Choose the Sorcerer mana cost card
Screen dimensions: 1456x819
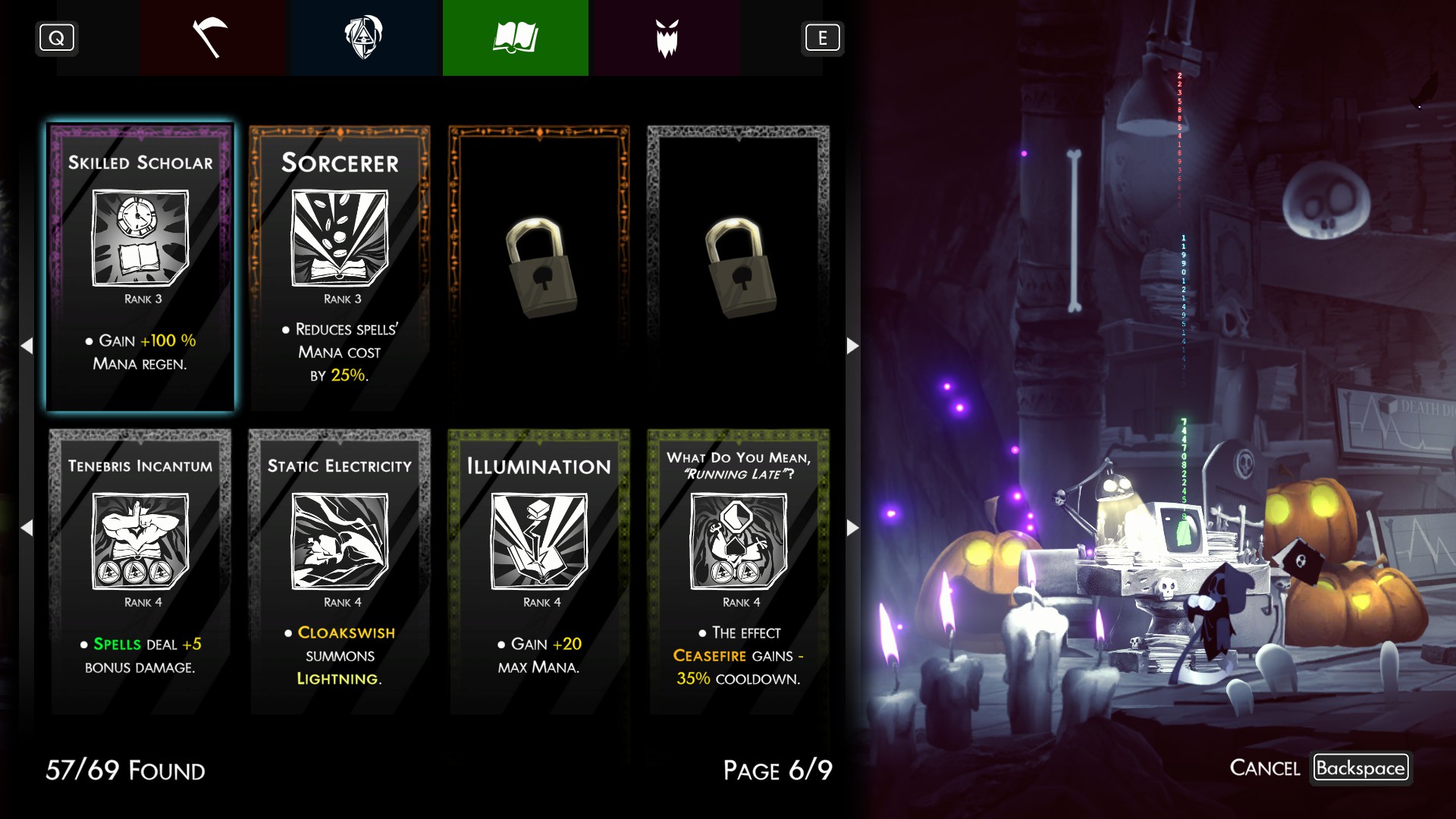[340, 268]
